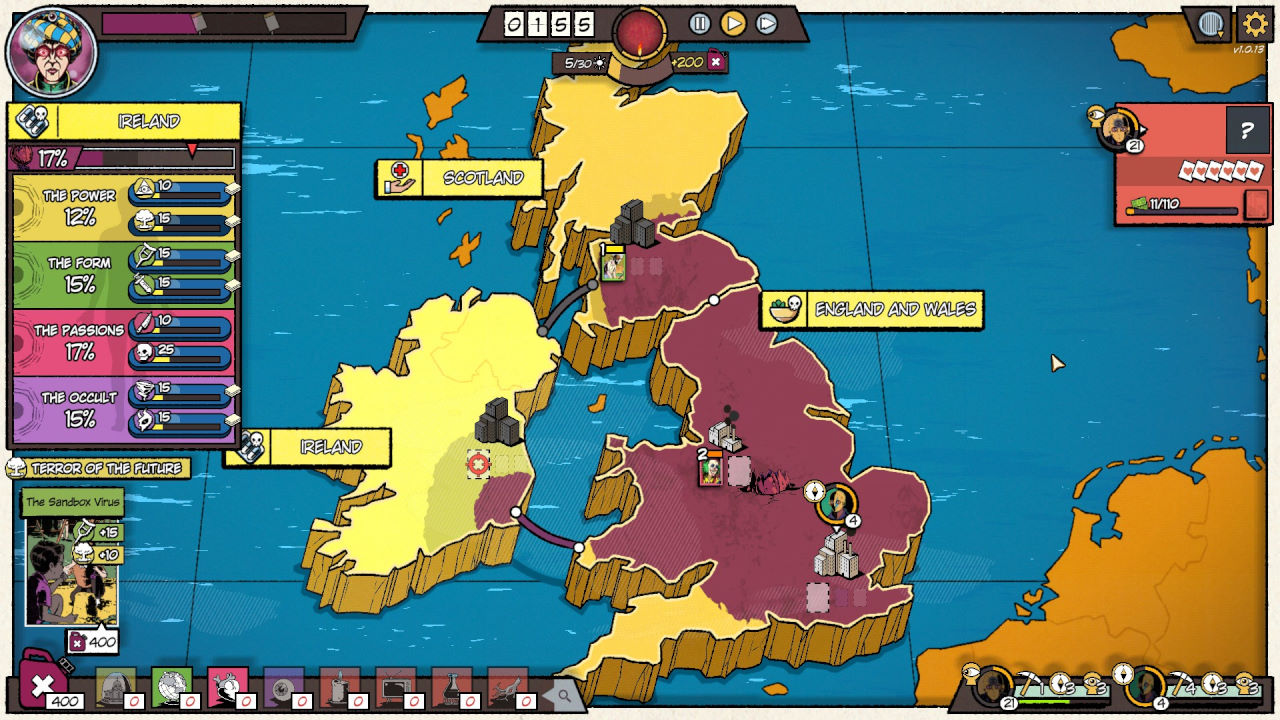Click the globe icon beside the gear
The image size is (1280, 720).
pyautogui.click(x=1211, y=24)
